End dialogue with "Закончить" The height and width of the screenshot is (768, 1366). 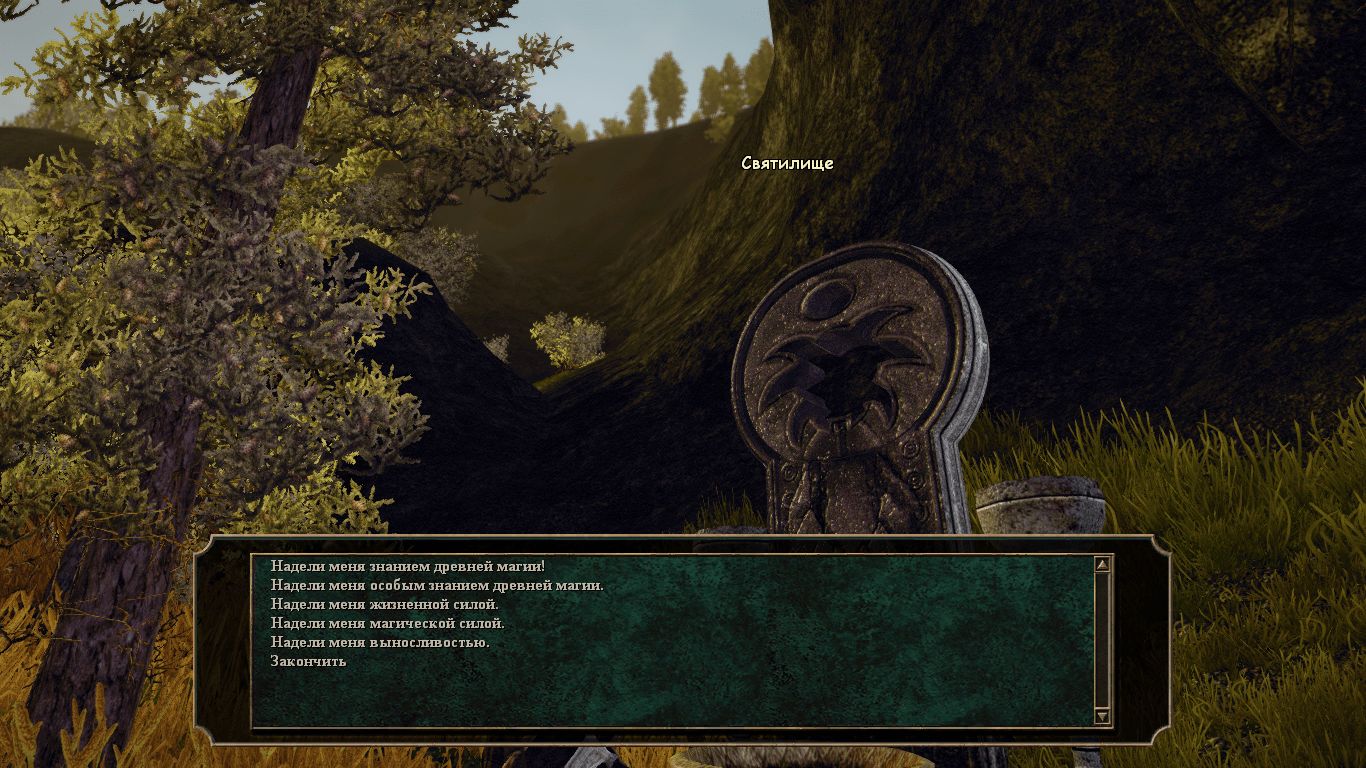[308, 661]
